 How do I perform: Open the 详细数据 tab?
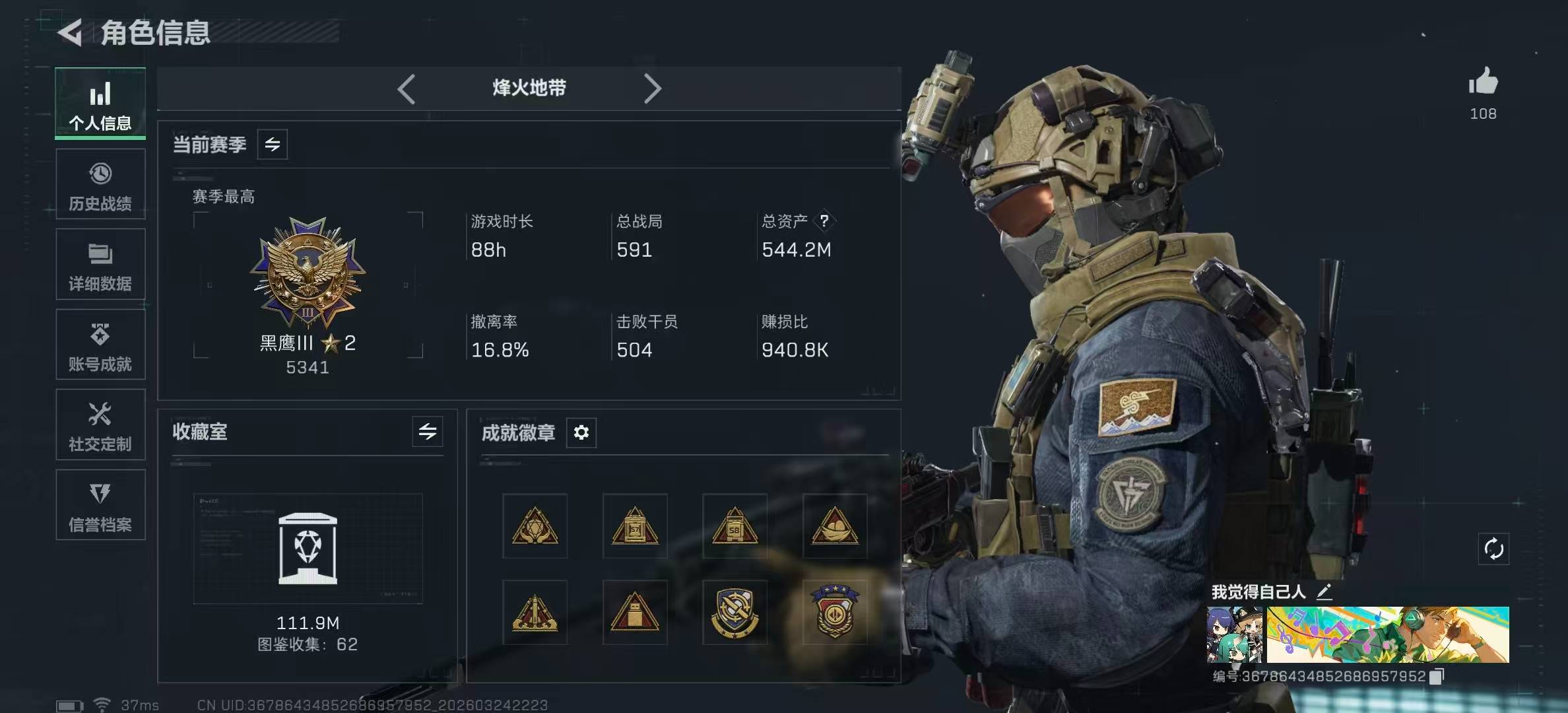[x=100, y=265]
